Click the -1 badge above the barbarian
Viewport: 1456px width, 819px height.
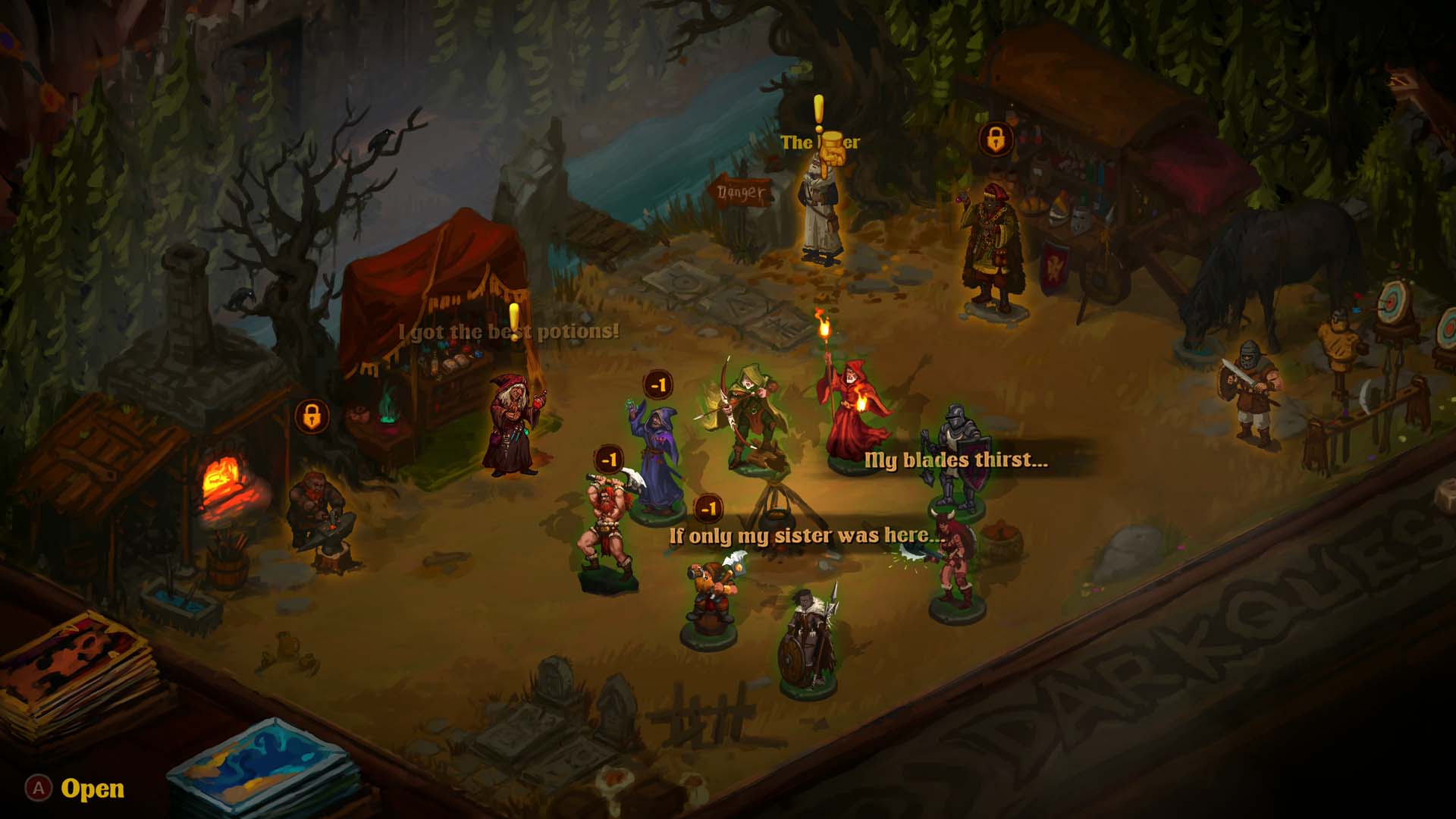[x=610, y=460]
